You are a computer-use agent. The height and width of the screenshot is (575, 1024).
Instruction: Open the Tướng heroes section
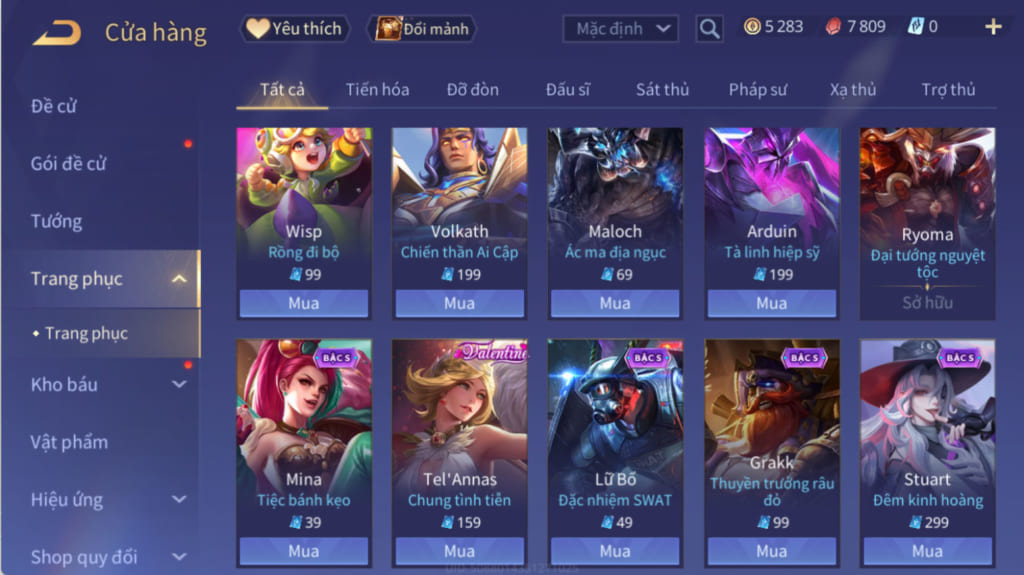(x=56, y=221)
